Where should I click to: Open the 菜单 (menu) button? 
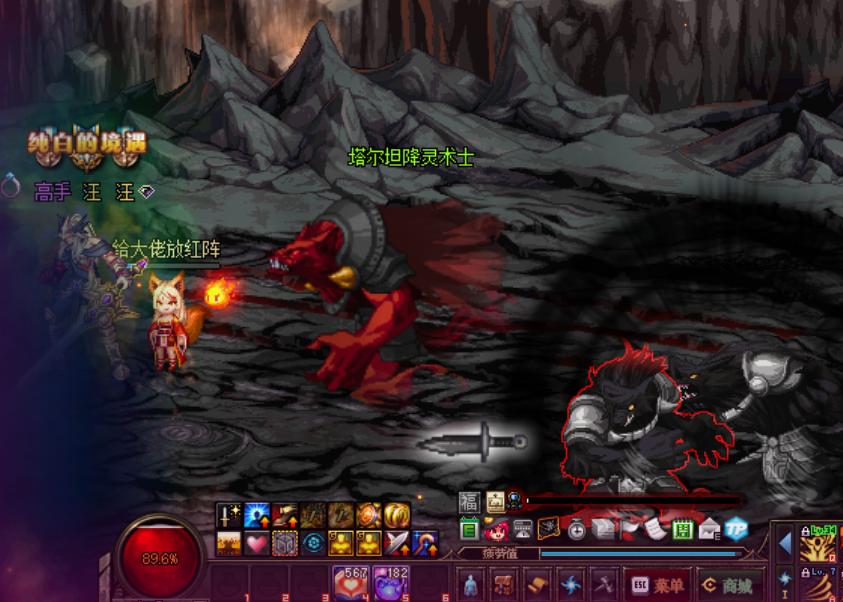tap(658, 585)
